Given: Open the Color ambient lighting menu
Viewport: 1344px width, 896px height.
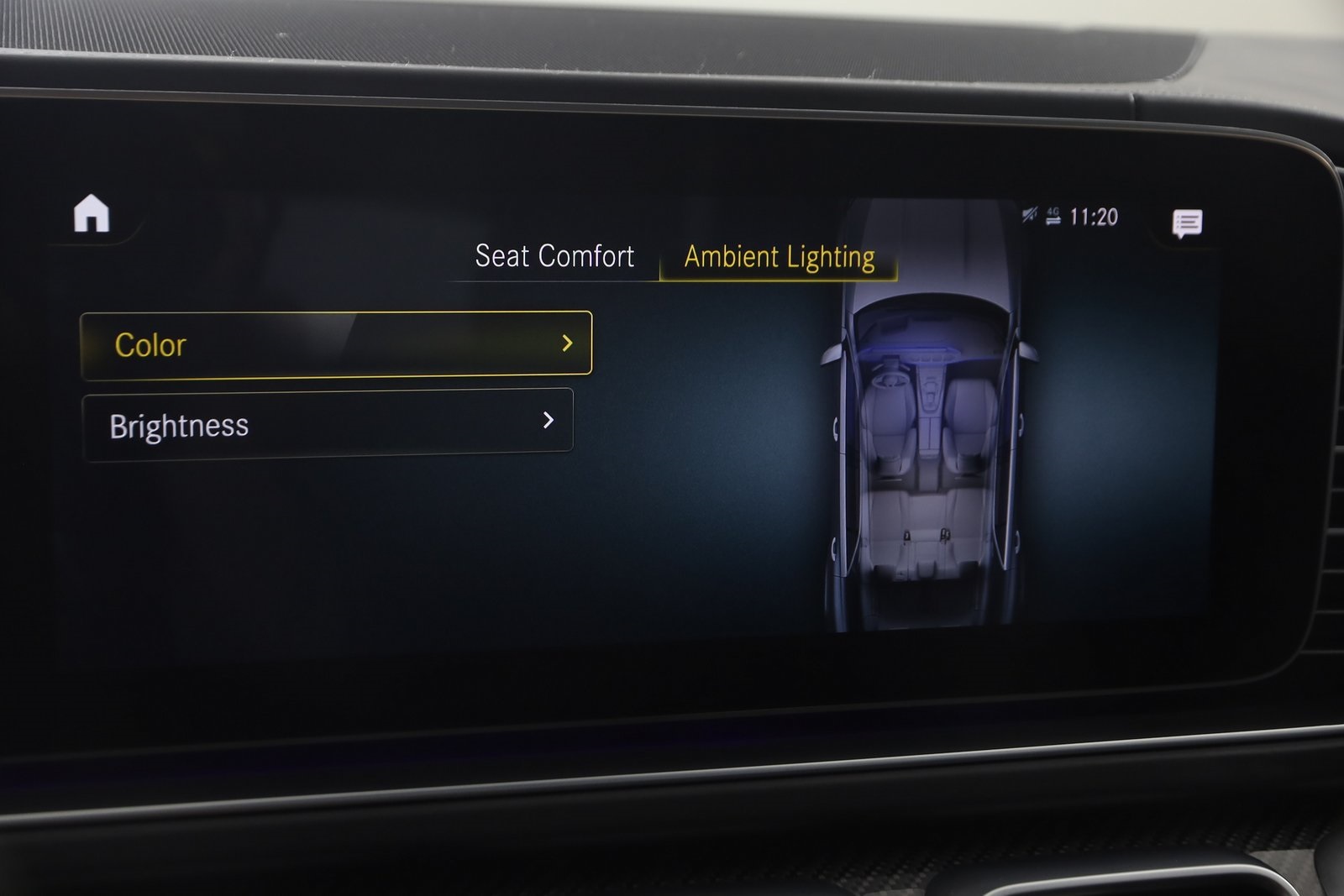Looking at the screenshot, I should point(336,344).
